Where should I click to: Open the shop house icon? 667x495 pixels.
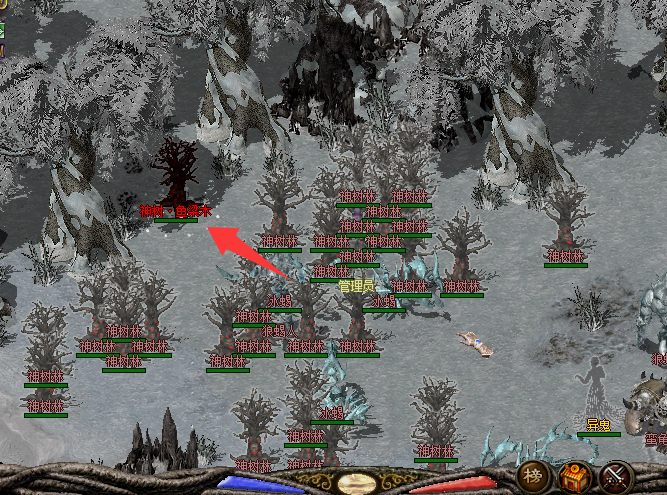(x=574, y=476)
